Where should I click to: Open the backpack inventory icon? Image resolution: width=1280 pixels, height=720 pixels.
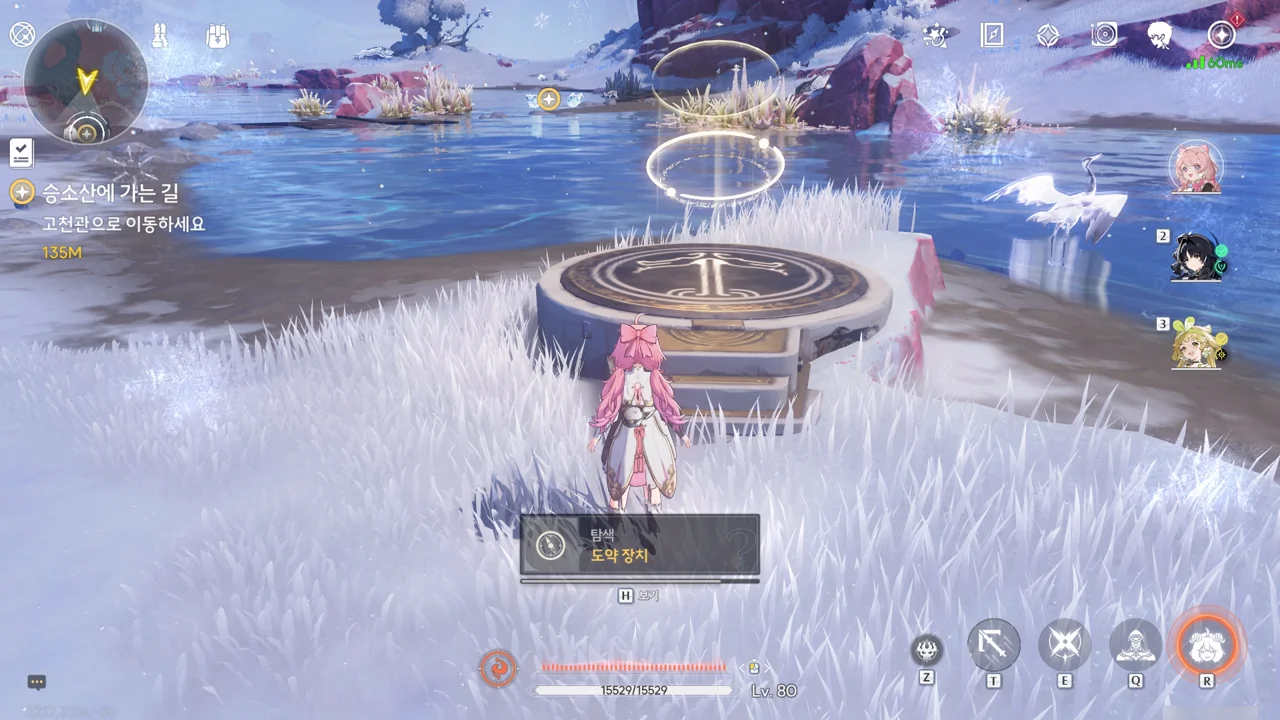(x=218, y=36)
